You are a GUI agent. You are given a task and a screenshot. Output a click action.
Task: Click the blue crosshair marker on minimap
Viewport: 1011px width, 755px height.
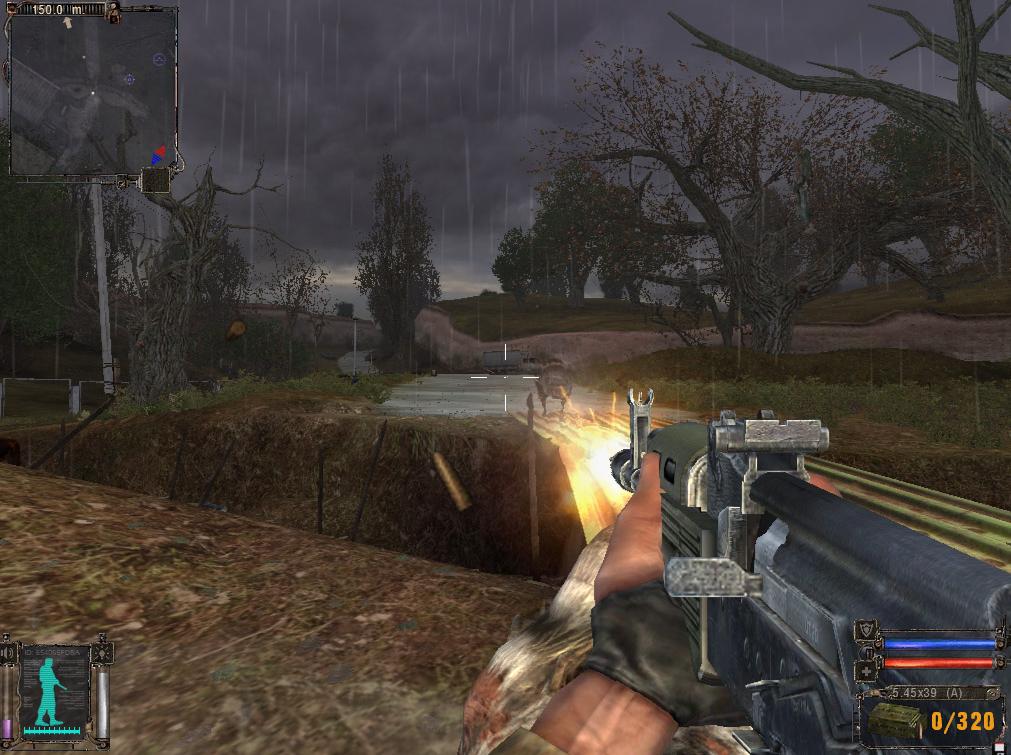pyautogui.click(x=129, y=79)
